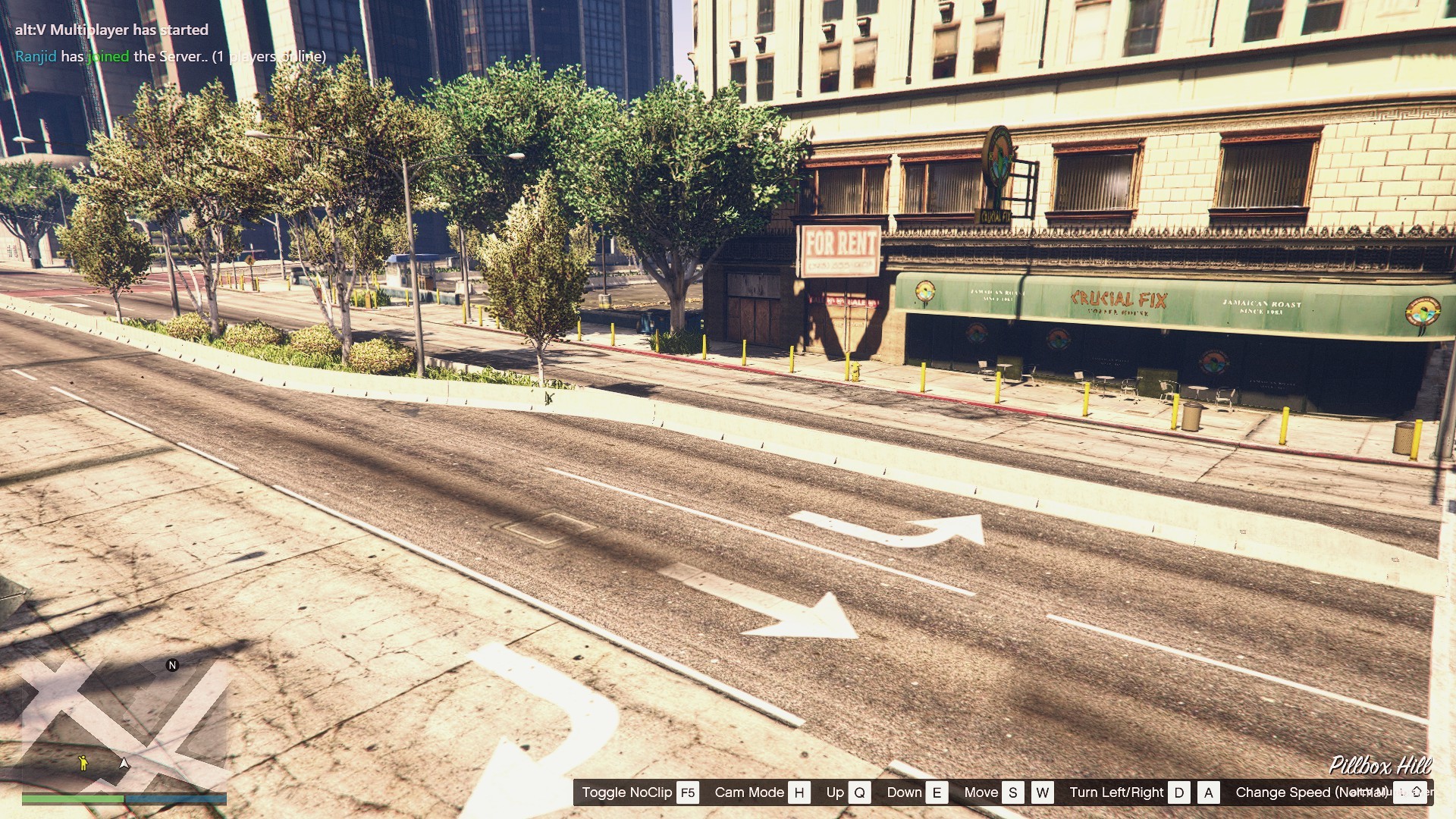Click the Ranjid joined server chat message

tap(170, 56)
